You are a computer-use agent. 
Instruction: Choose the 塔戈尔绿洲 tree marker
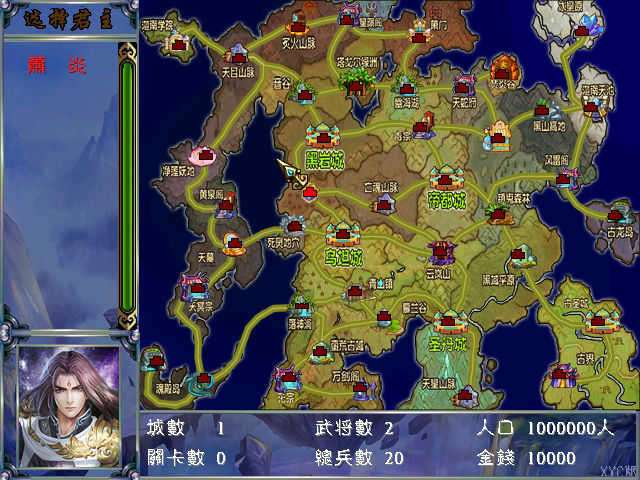[359, 82]
